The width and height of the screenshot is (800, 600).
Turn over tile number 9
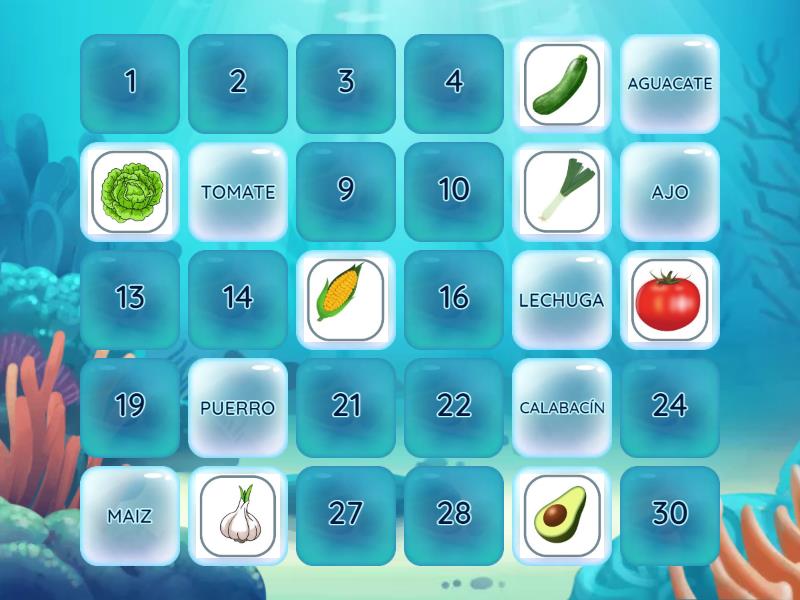tap(346, 191)
